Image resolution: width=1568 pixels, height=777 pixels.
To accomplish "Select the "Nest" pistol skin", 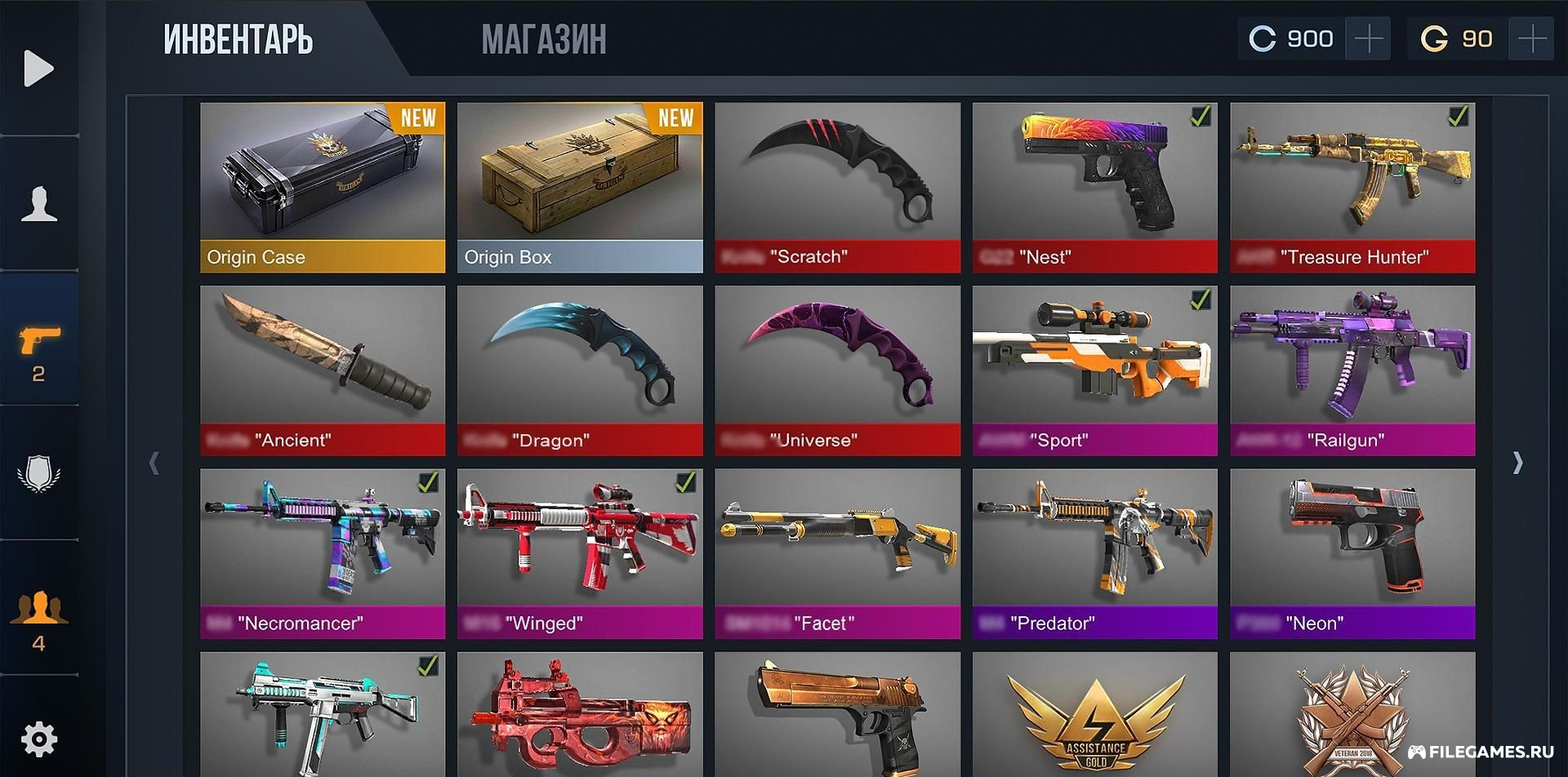I will (1094, 187).
